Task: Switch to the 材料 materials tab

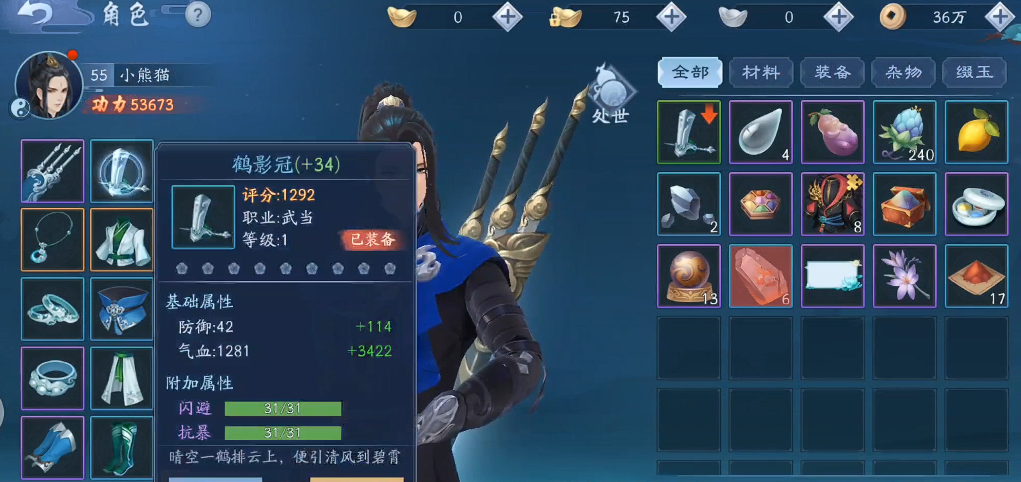Action: click(761, 72)
